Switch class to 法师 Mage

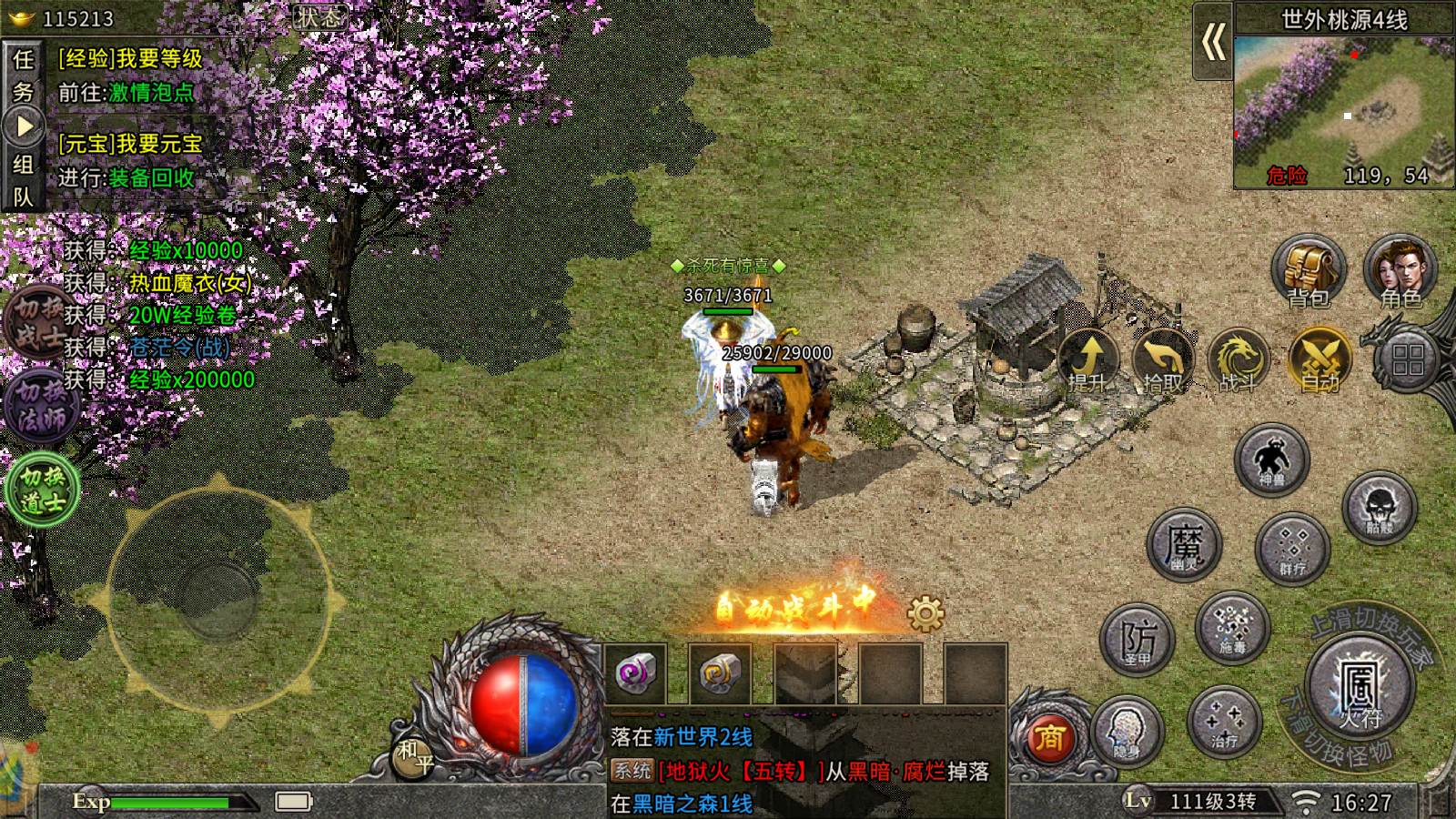pos(42,406)
